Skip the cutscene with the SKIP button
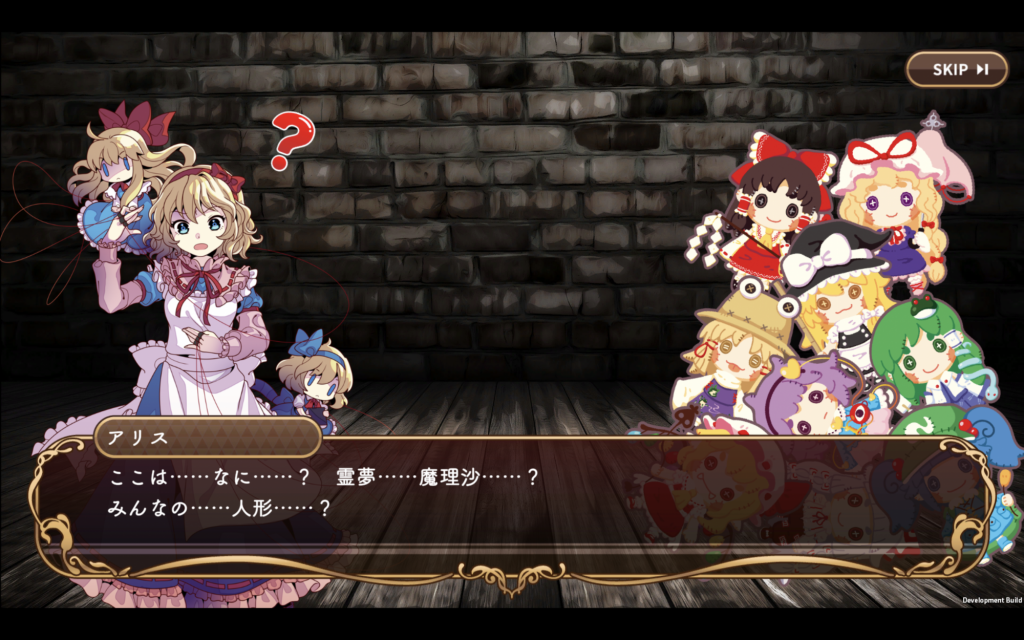The height and width of the screenshot is (640, 1024). (x=957, y=69)
